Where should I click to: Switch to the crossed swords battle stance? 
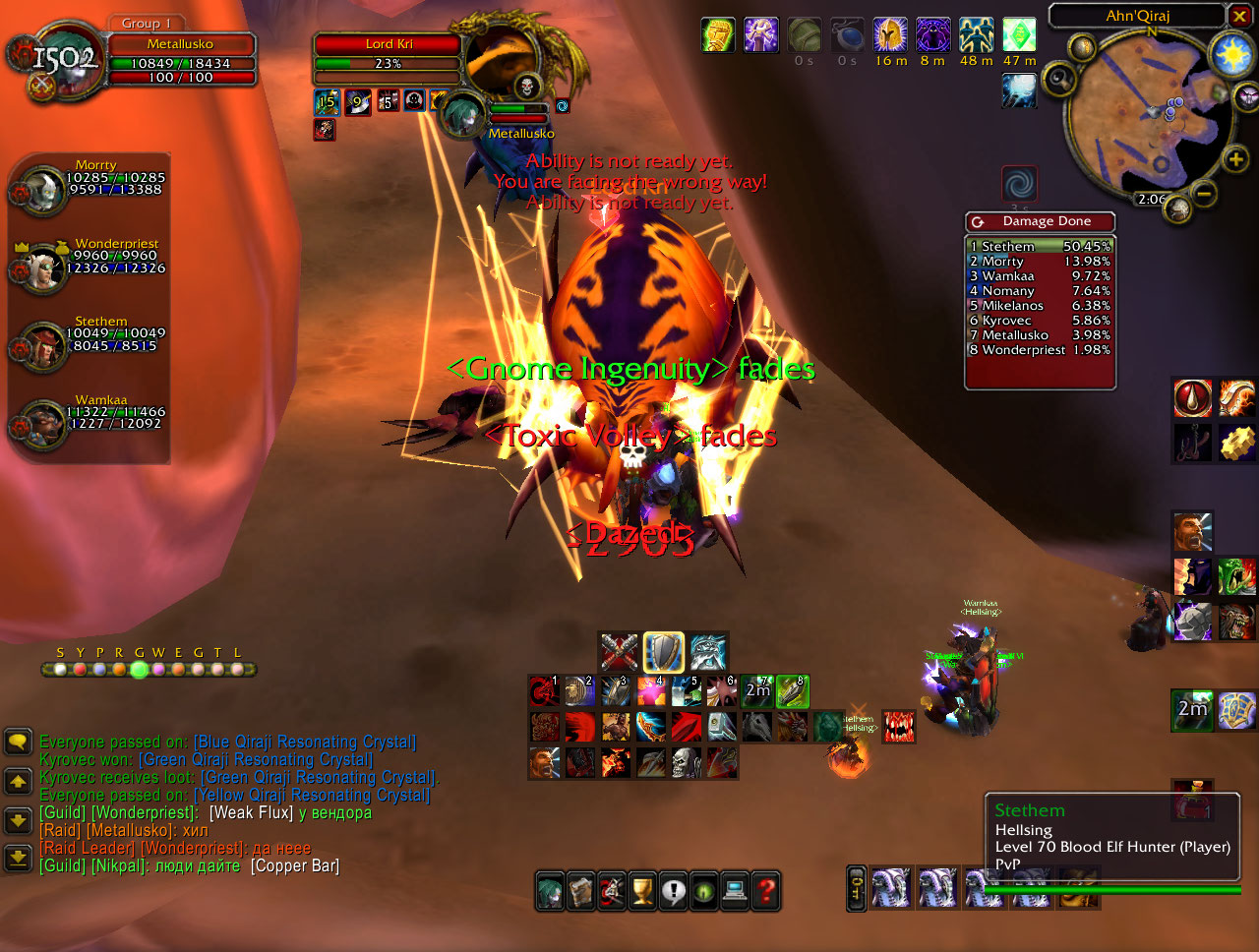[x=620, y=651]
